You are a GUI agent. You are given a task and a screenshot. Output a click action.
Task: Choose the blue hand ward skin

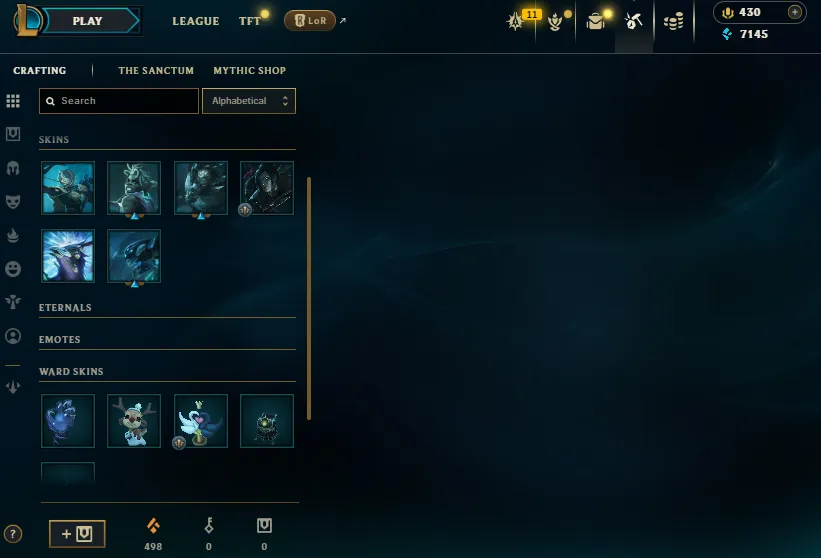click(x=68, y=421)
